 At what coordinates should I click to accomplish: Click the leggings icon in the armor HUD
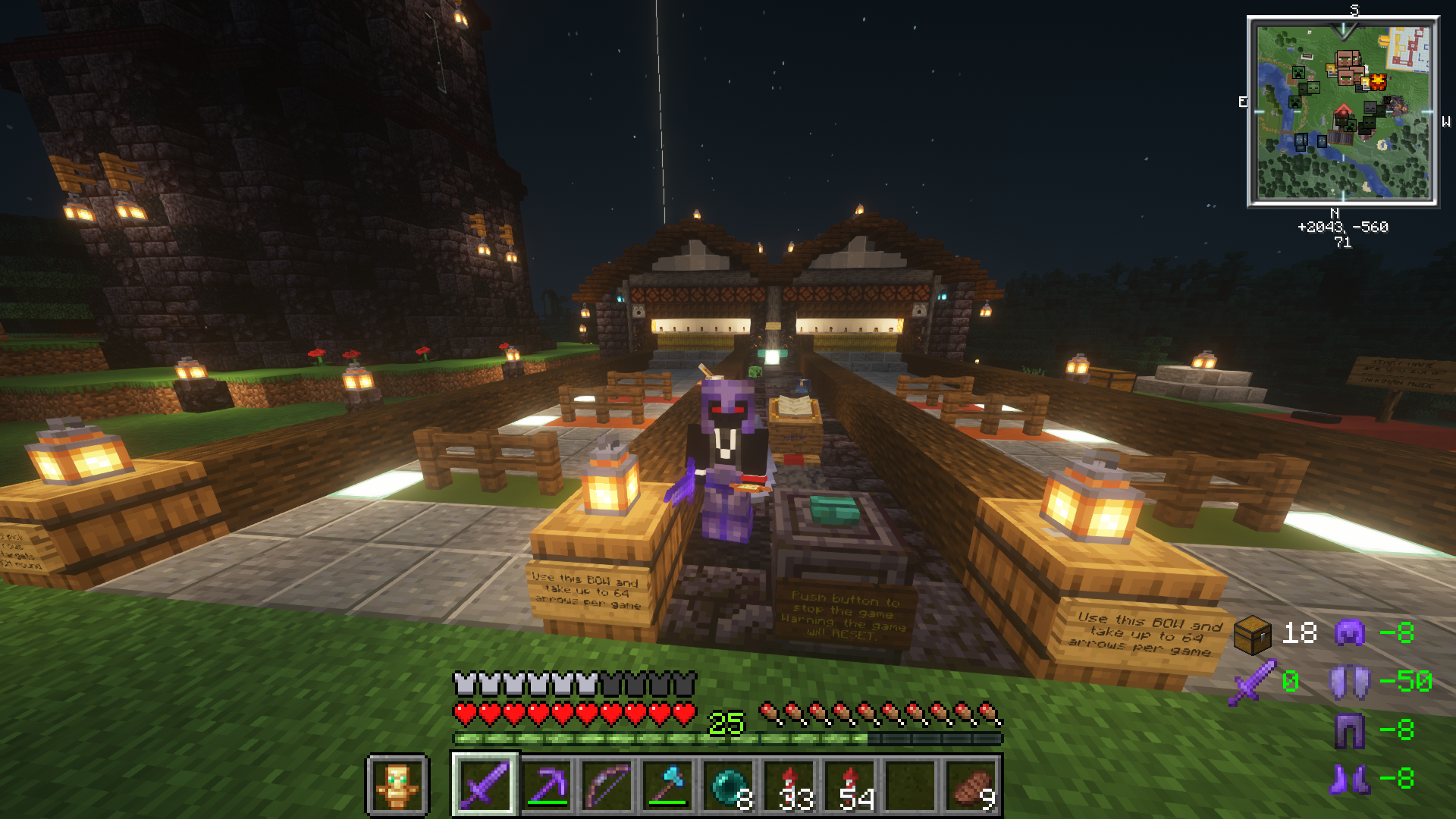tap(1350, 730)
